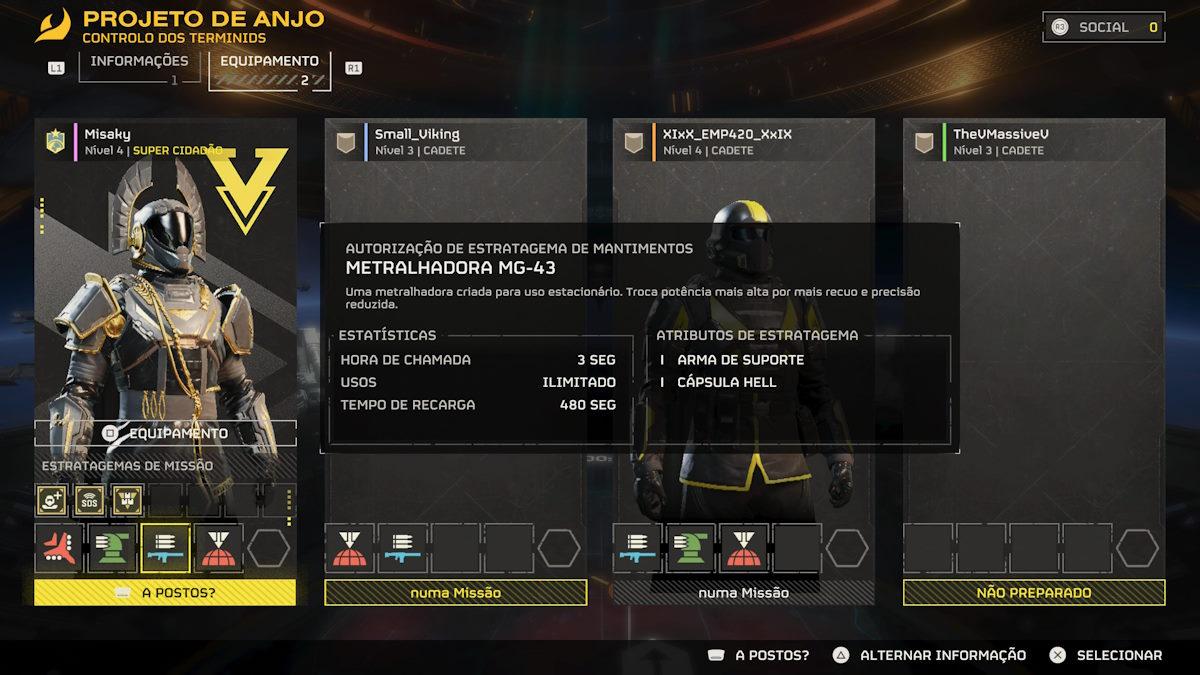Select Misaky's green sentry turret stratagem

[112, 548]
